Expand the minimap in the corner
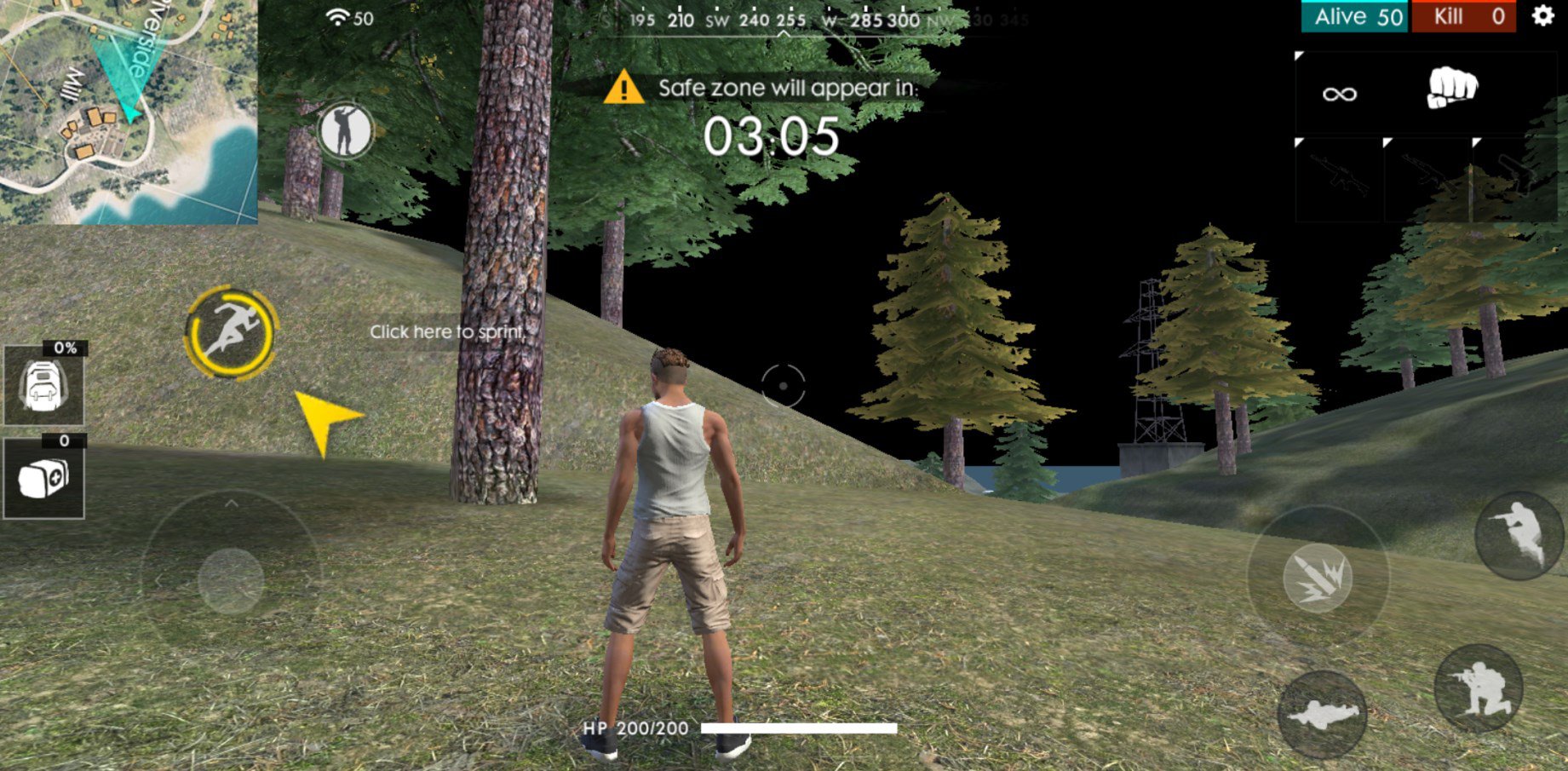The image size is (1568, 771). (x=128, y=111)
